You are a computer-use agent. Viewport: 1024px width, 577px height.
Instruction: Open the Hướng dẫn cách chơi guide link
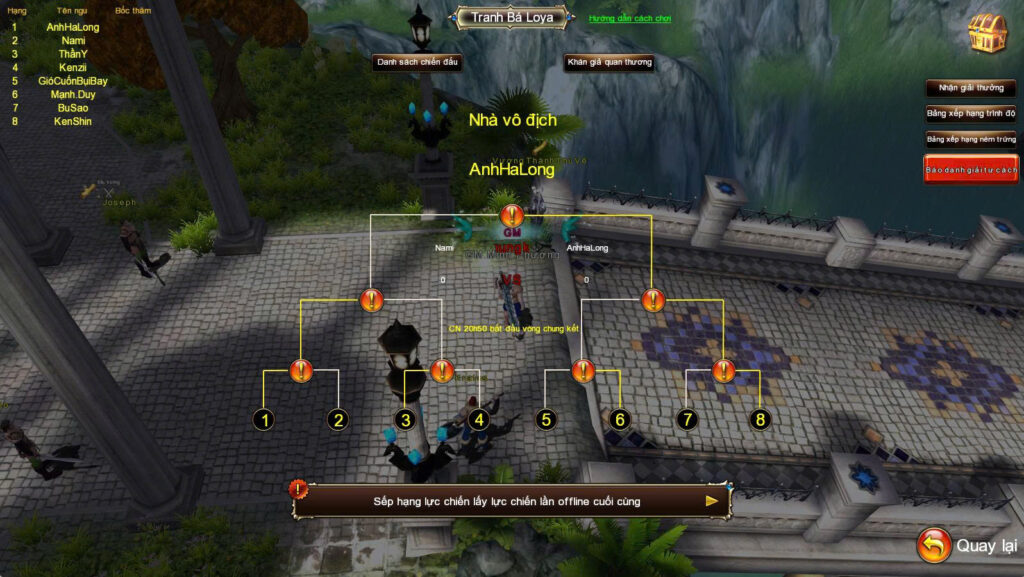pos(630,19)
